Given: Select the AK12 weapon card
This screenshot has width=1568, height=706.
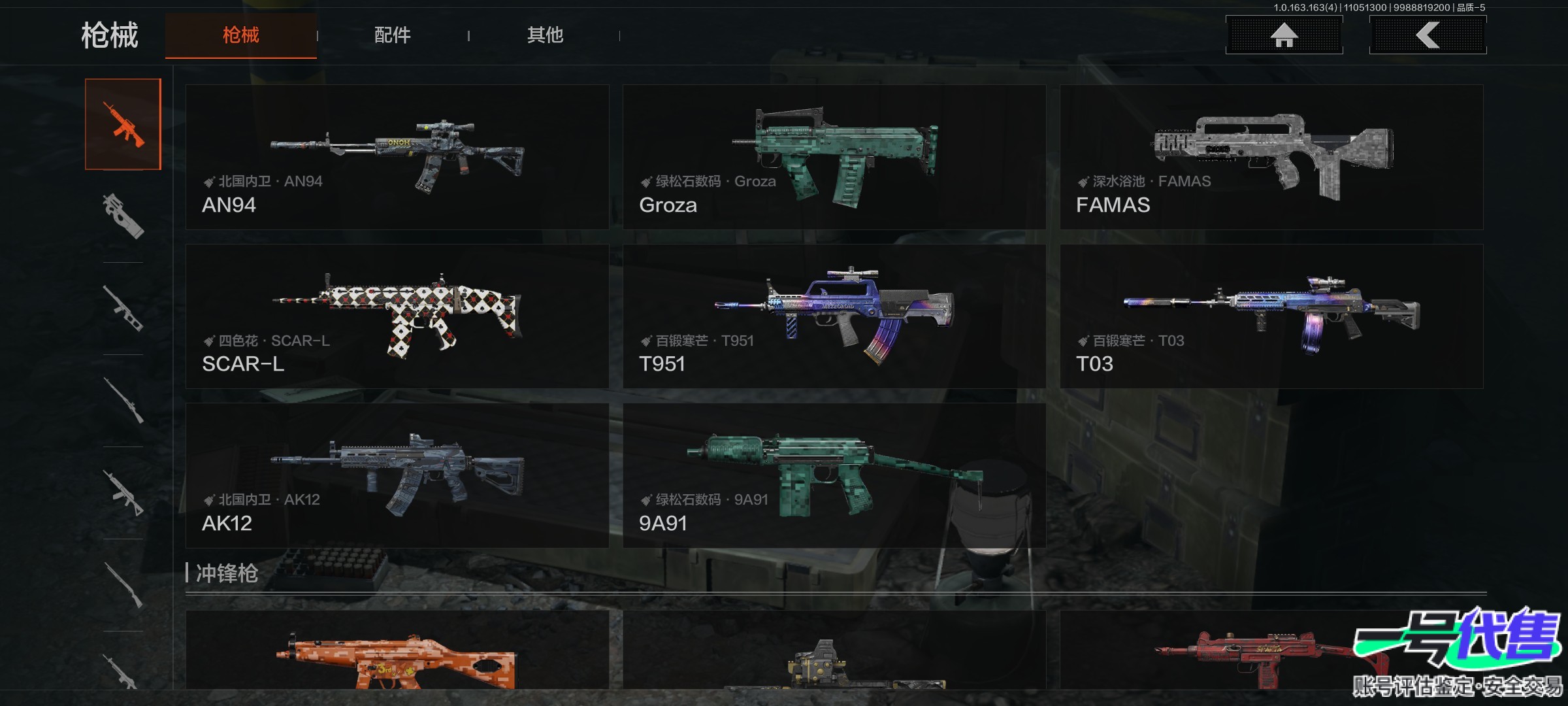Looking at the screenshot, I should click(x=397, y=475).
